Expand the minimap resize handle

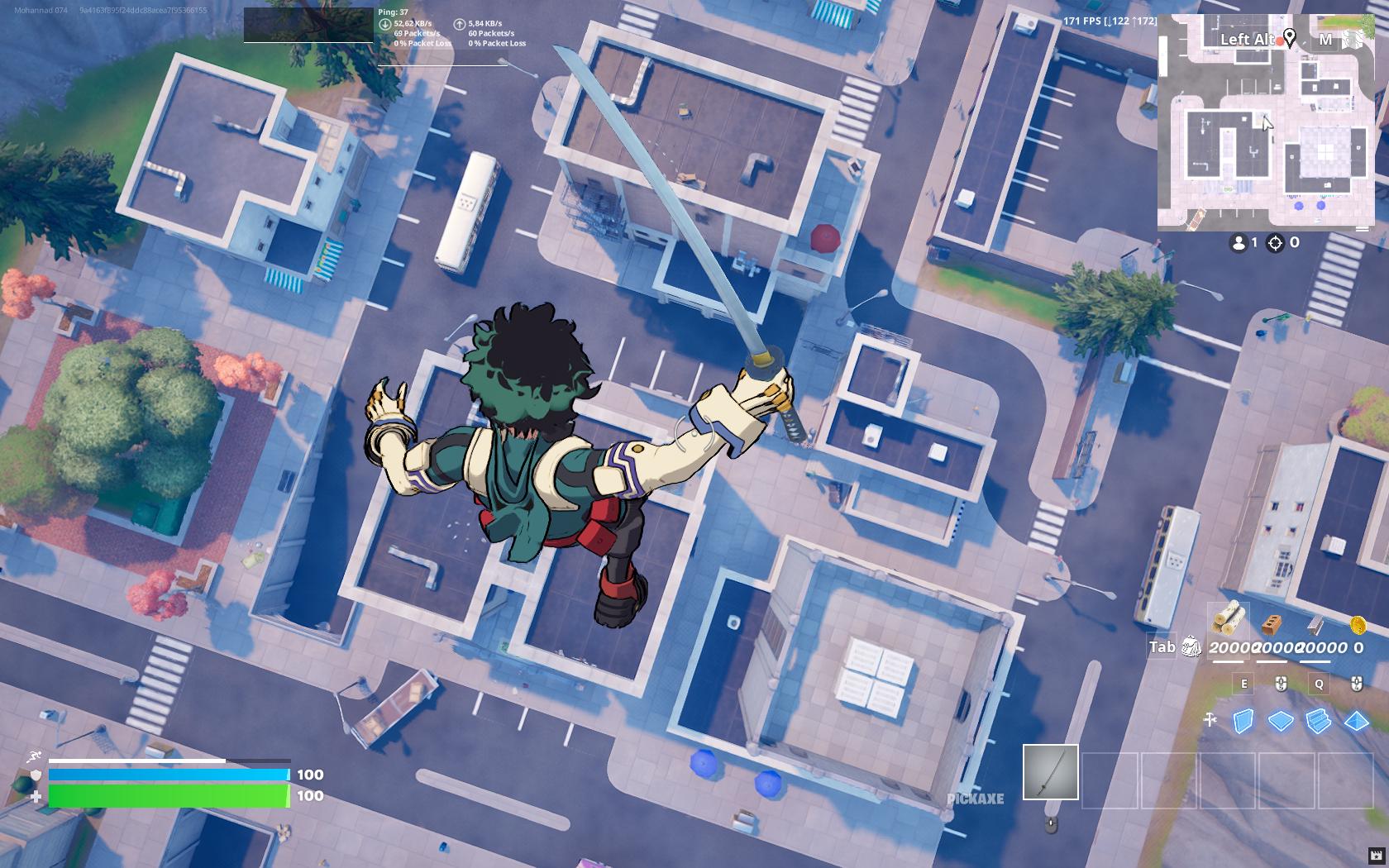1362,229
